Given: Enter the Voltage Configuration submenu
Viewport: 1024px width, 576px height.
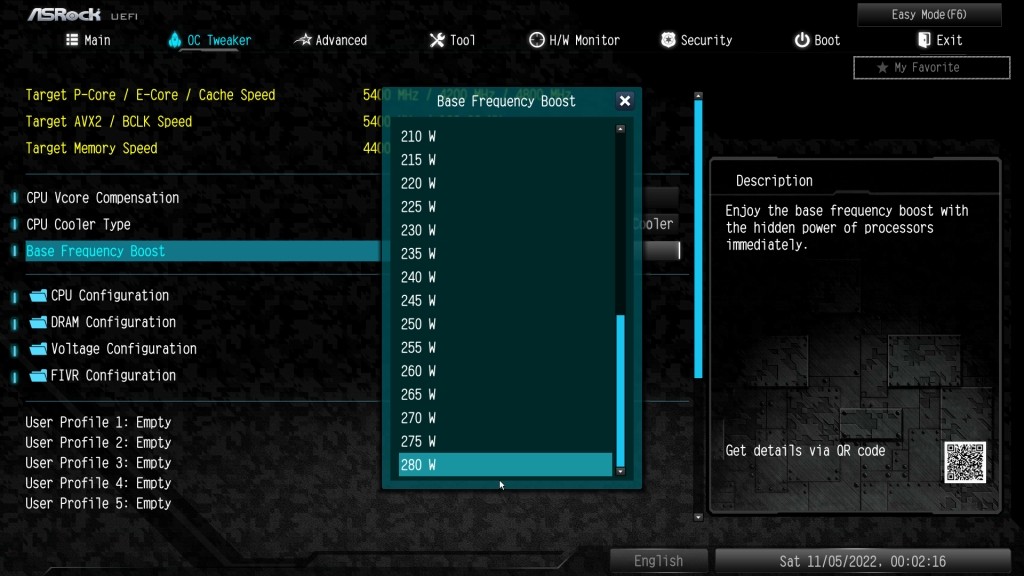Looking at the screenshot, I should pos(123,349).
